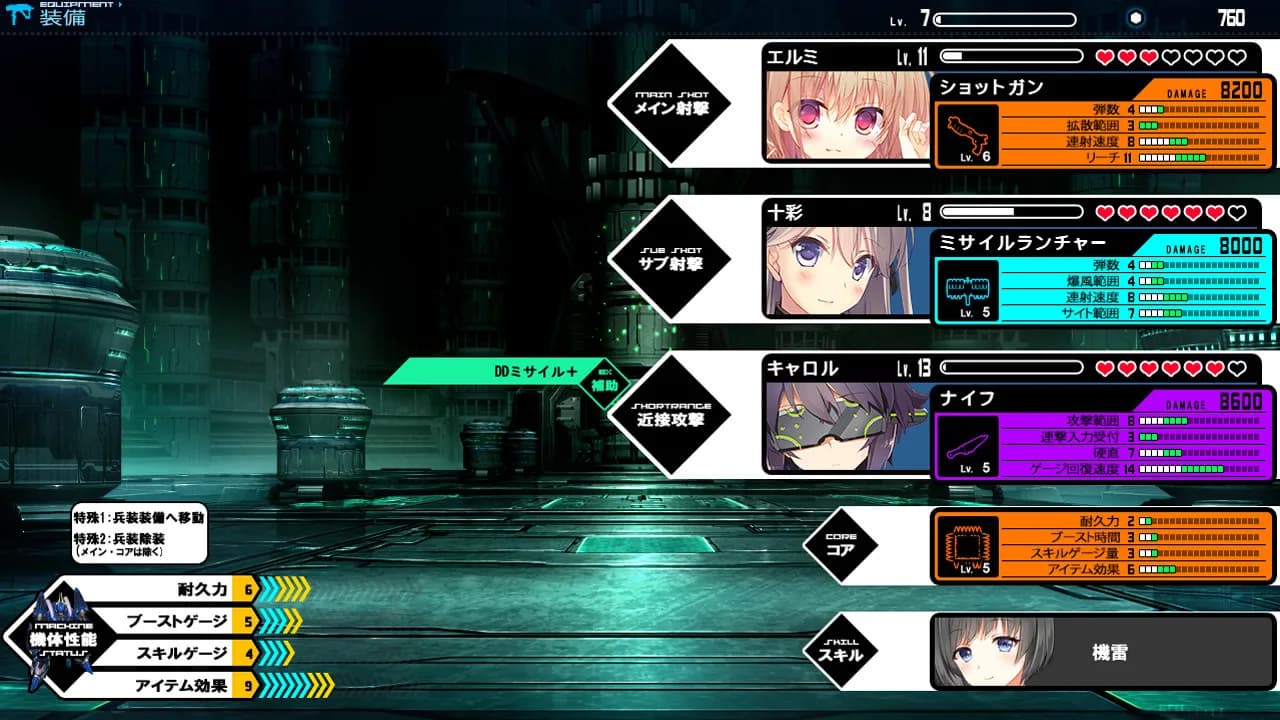The width and height of the screenshot is (1280, 720).
Task: Click the 補助 support diamond
Action: click(x=603, y=383)
